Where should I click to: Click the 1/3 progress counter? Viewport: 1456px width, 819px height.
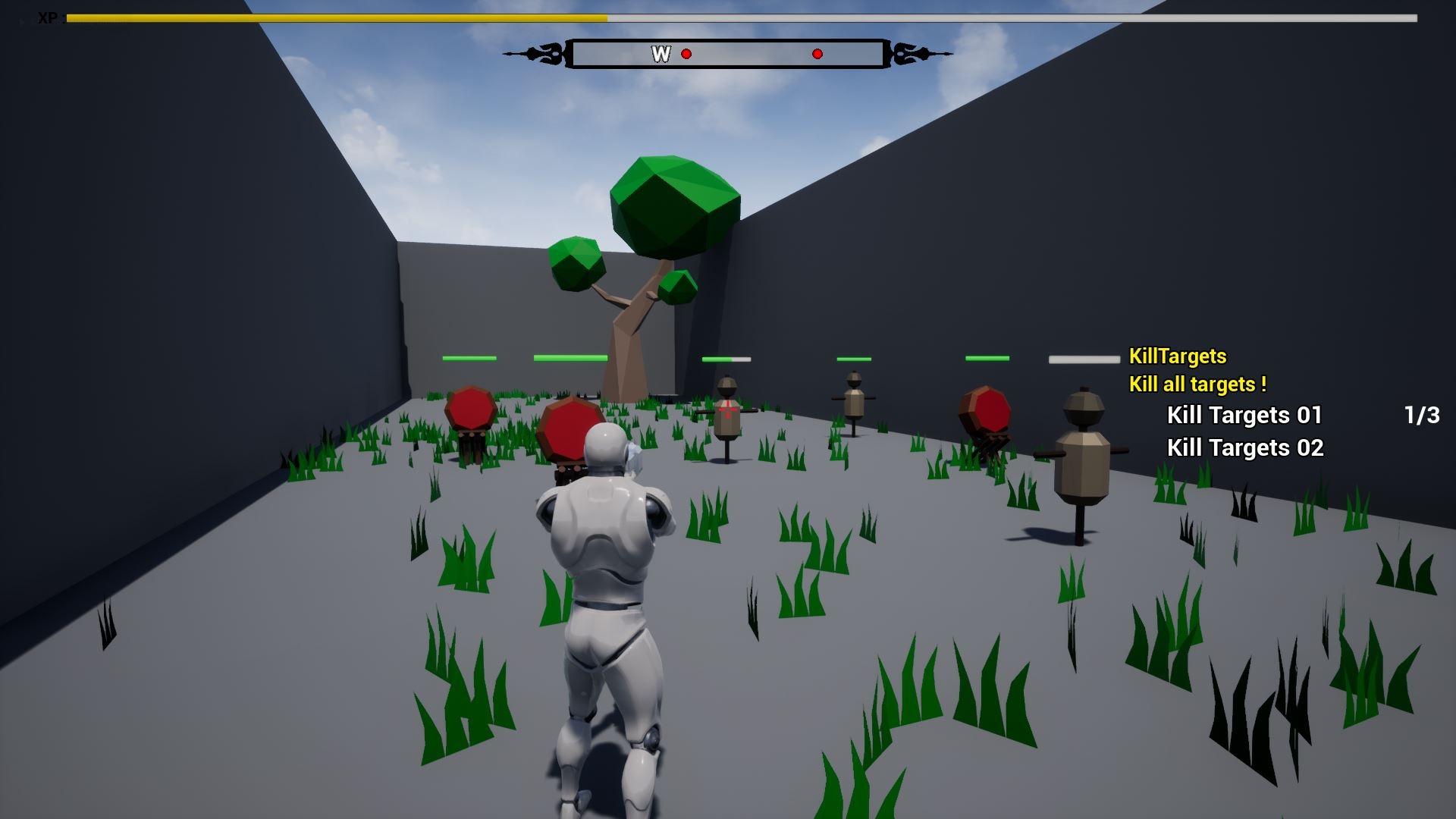(x=1421, y=415)
